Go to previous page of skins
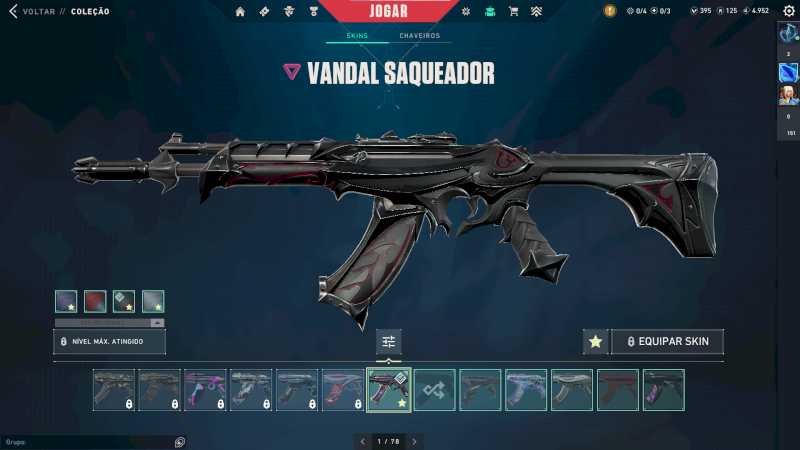800x450 pixels. coord(363,441)
